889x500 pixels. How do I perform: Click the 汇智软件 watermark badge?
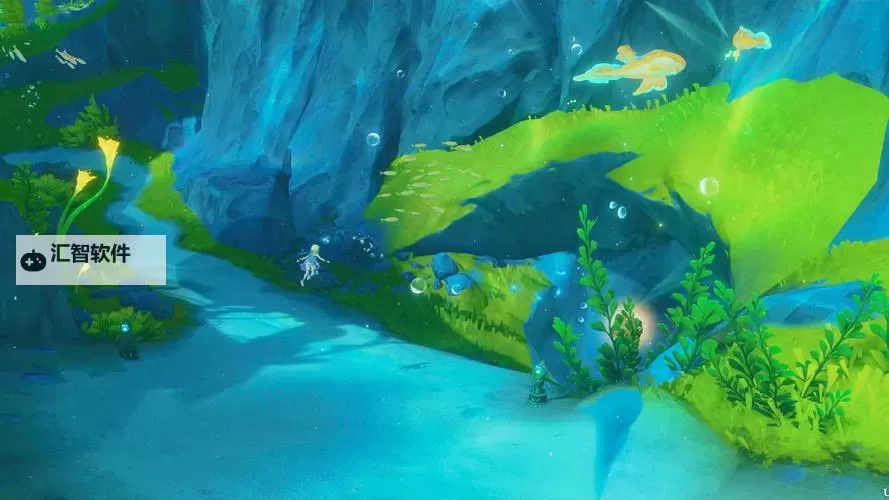pos(90,259)
